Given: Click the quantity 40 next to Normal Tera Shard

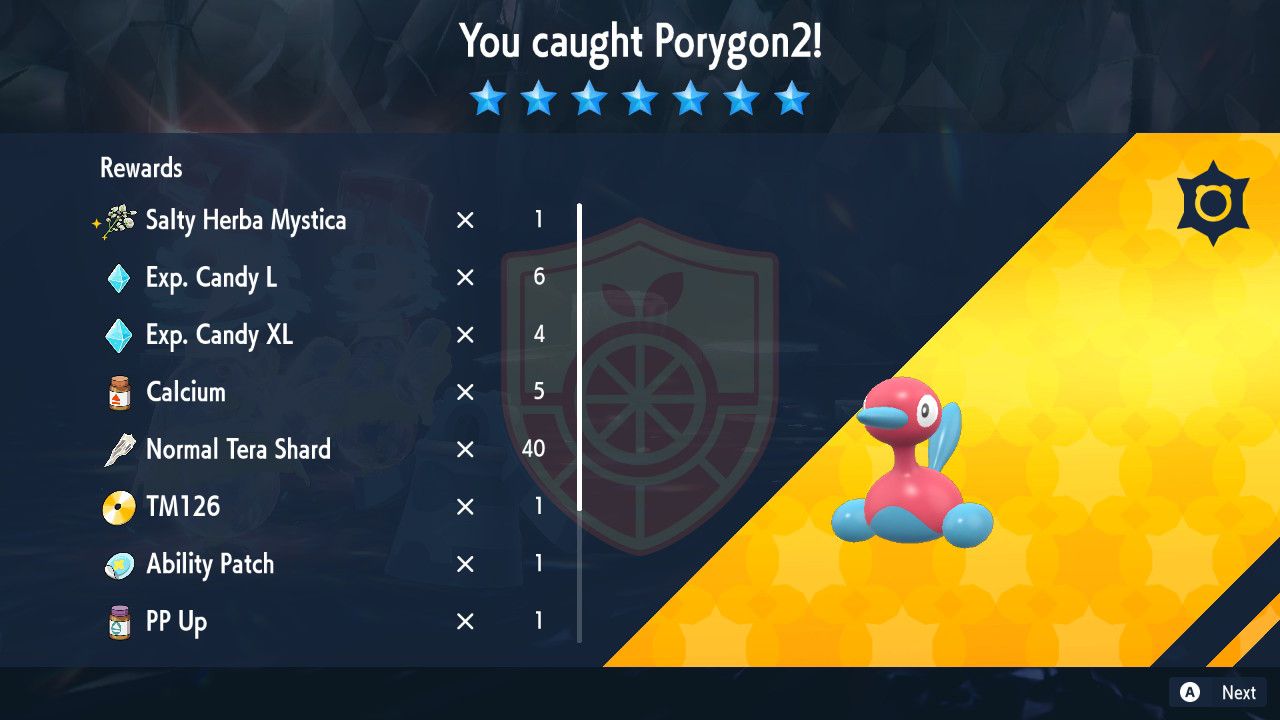Looking at the screenshot, I should click(x=532, y=449).
